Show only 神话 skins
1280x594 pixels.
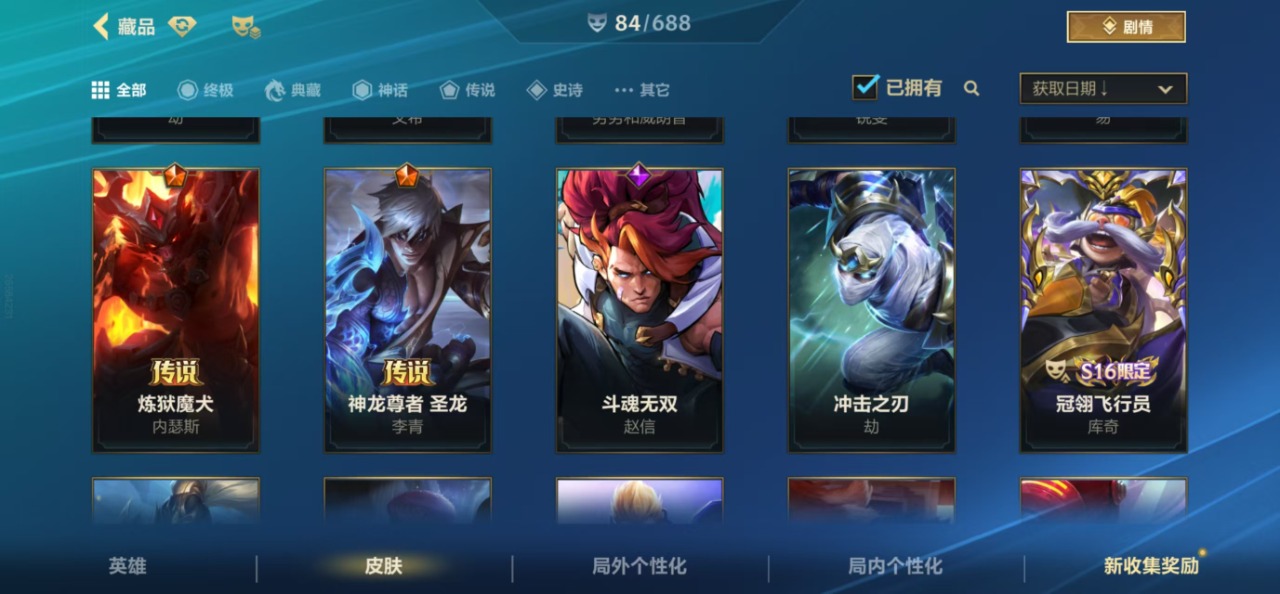[380, 90]
